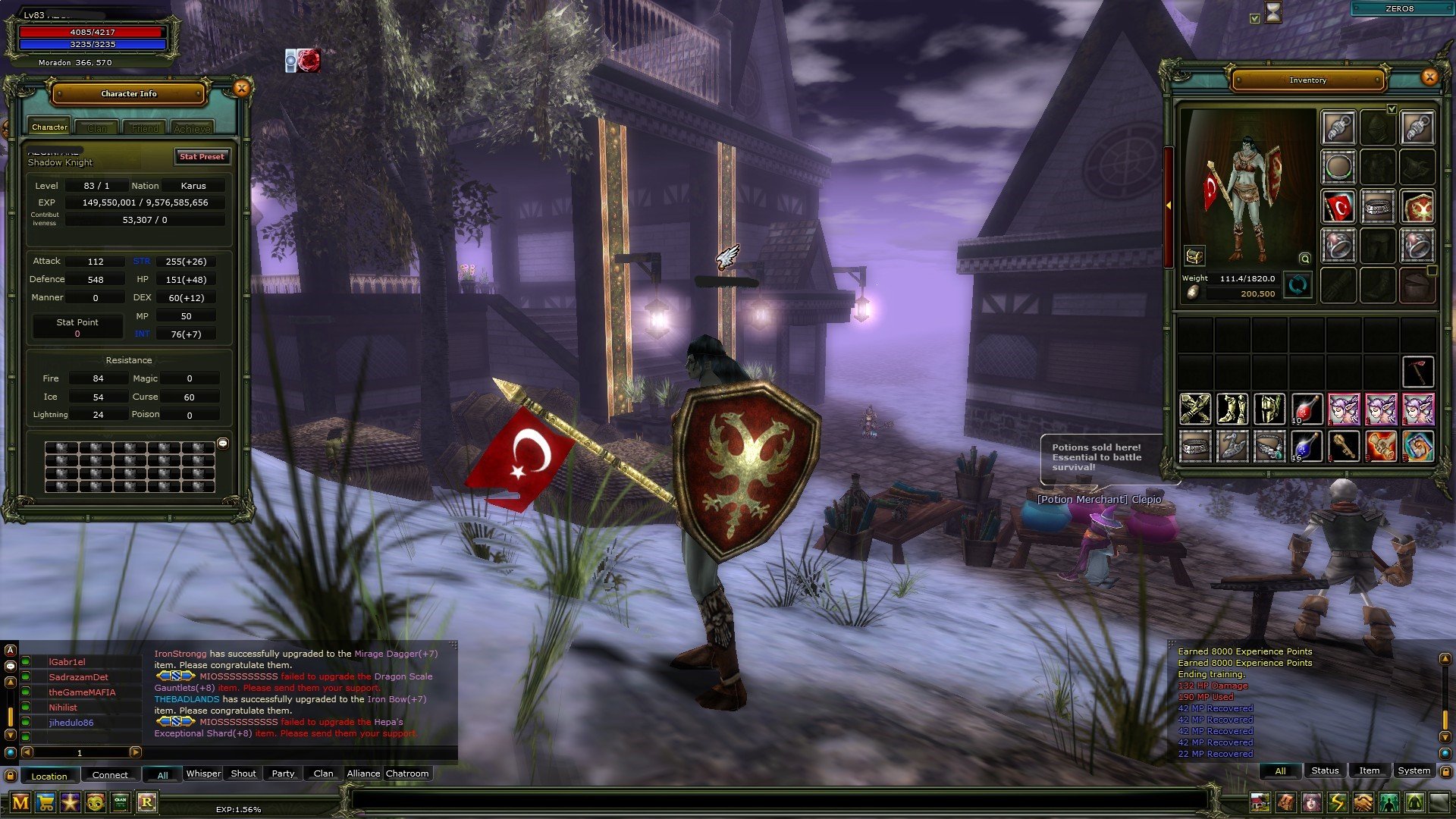
Task: Filter the log by Status tab
Action: (x=1325, y=770)
